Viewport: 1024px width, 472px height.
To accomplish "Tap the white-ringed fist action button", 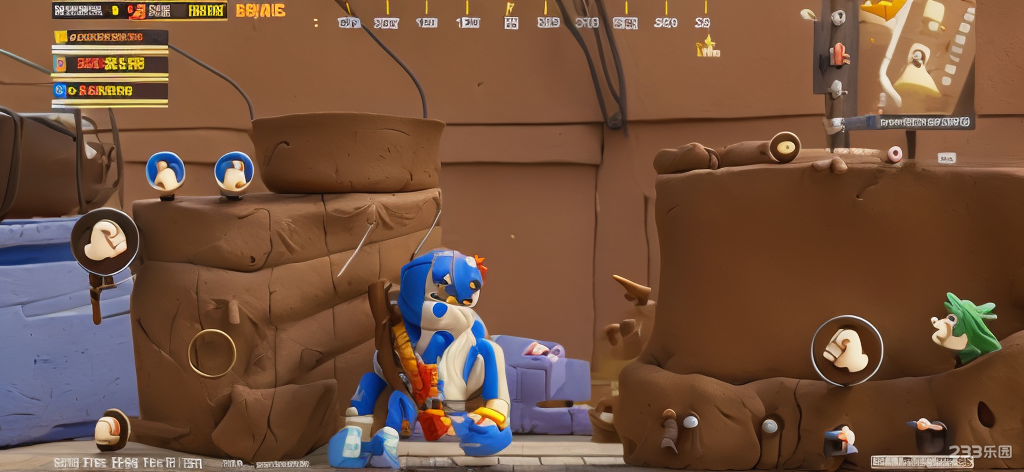I will click(x=846, y=349).
